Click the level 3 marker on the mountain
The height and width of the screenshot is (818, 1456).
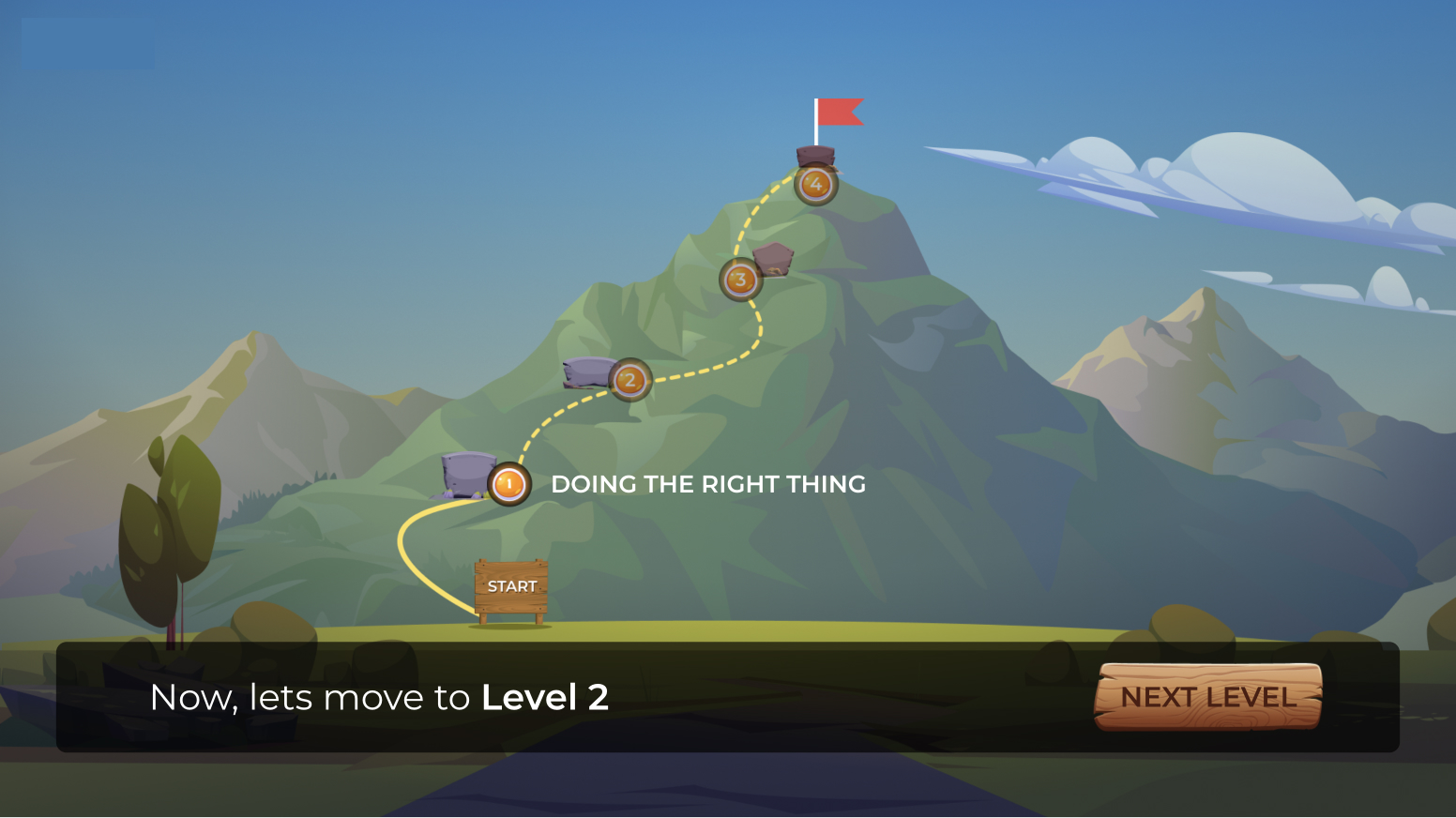point(740,280)
